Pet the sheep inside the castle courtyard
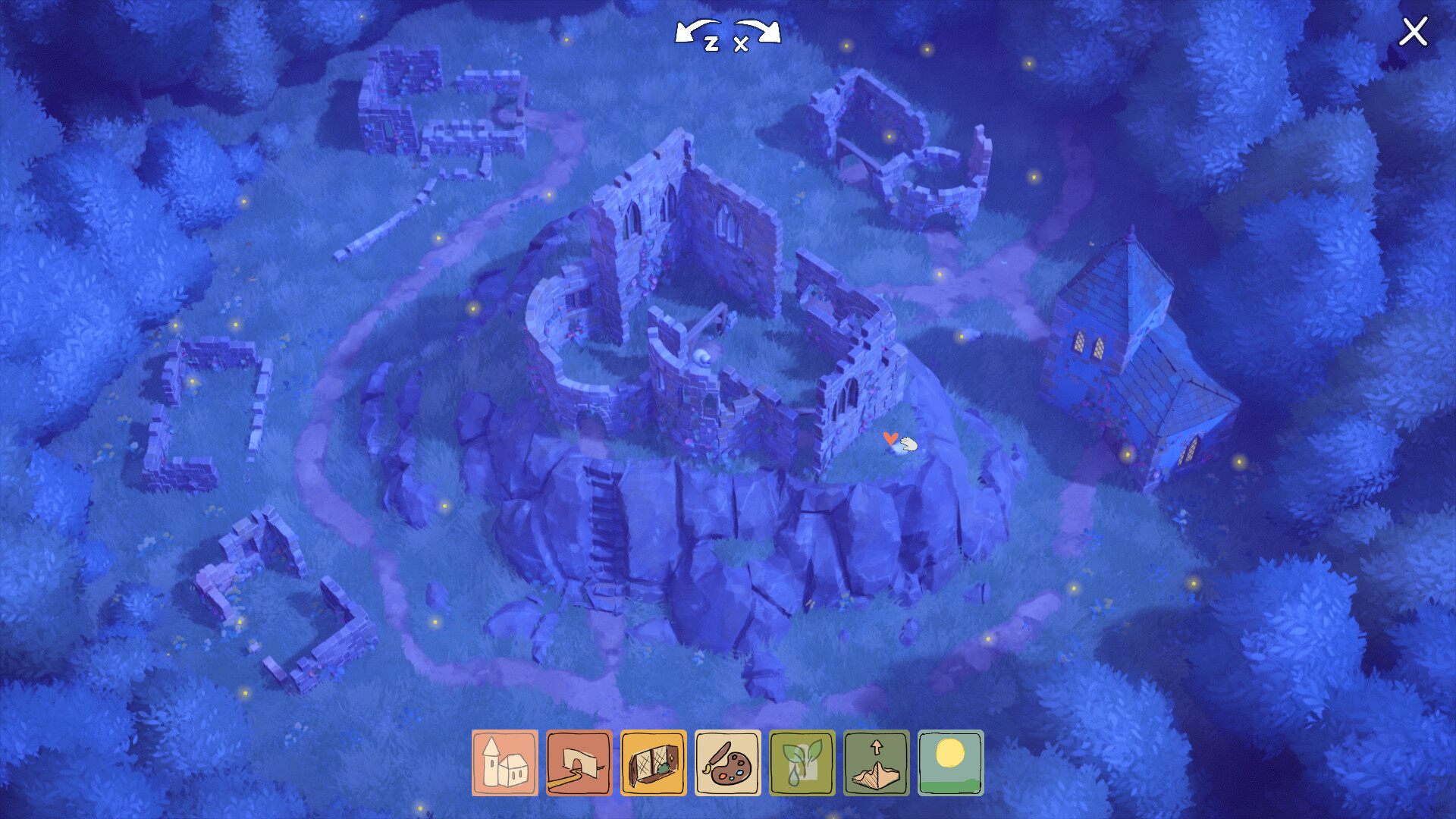1456x819 pixels. [701, 358]
